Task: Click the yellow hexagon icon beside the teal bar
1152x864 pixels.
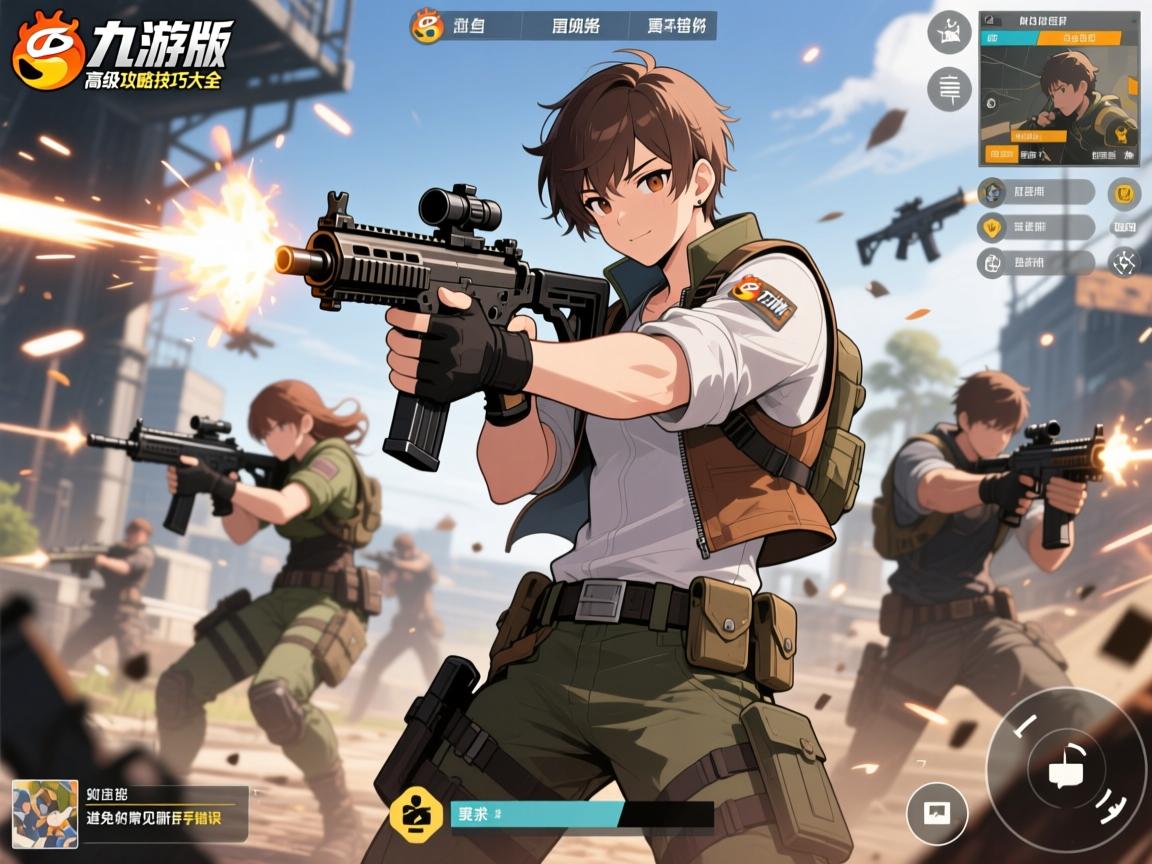Action: [415, 814]
